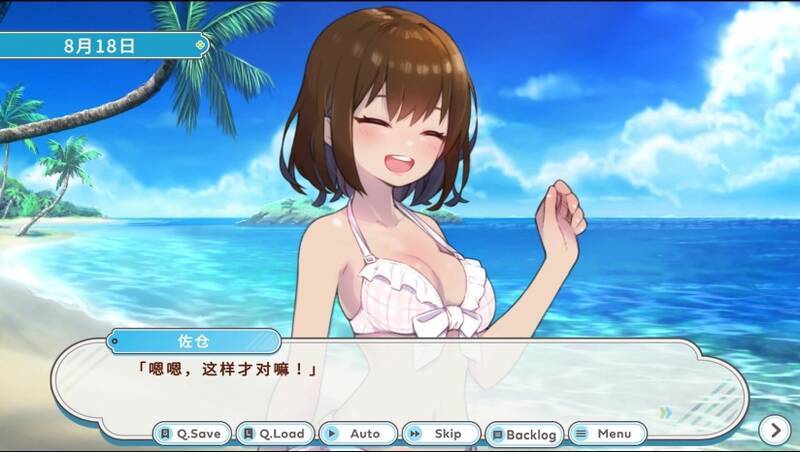This screenshot has height=452, width=800.
Task: Open the Backlog history
Action: (523, 434)
